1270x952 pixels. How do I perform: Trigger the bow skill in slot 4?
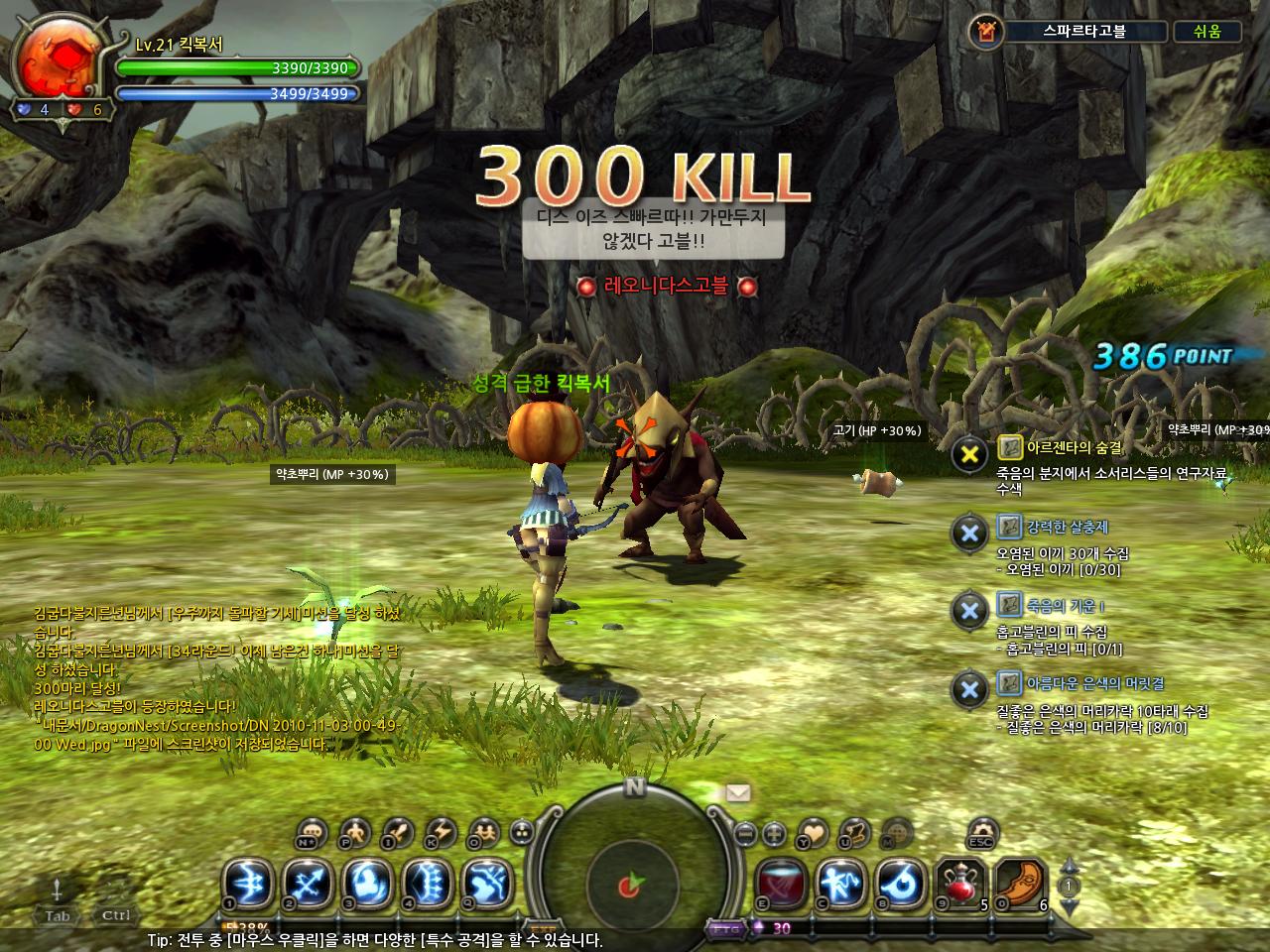(x=428, y=884)
